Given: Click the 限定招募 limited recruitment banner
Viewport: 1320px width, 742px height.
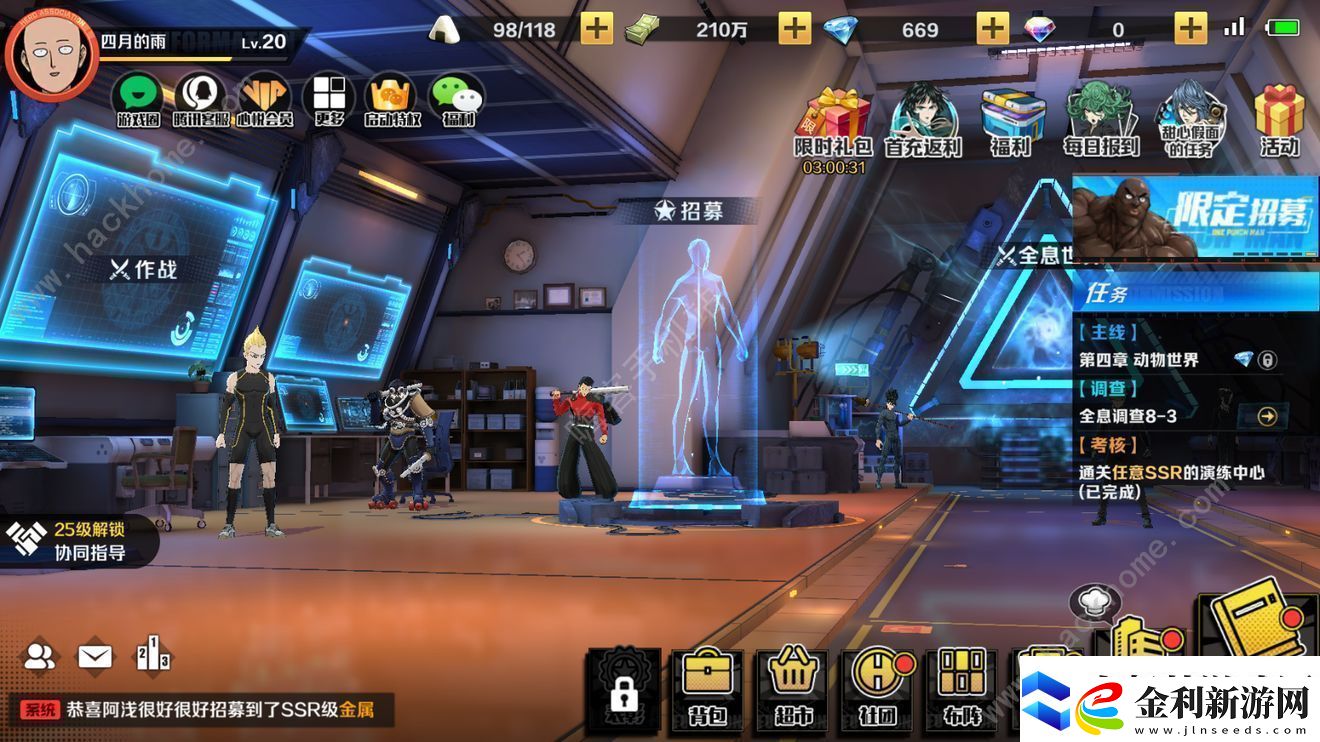Looking at the screenshot, I should (1195, 217).
